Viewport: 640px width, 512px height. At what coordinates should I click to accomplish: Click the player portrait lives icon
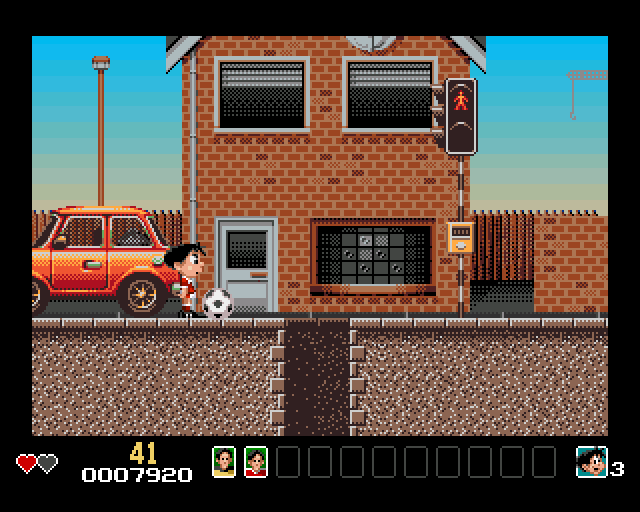(x=591, y=462)
